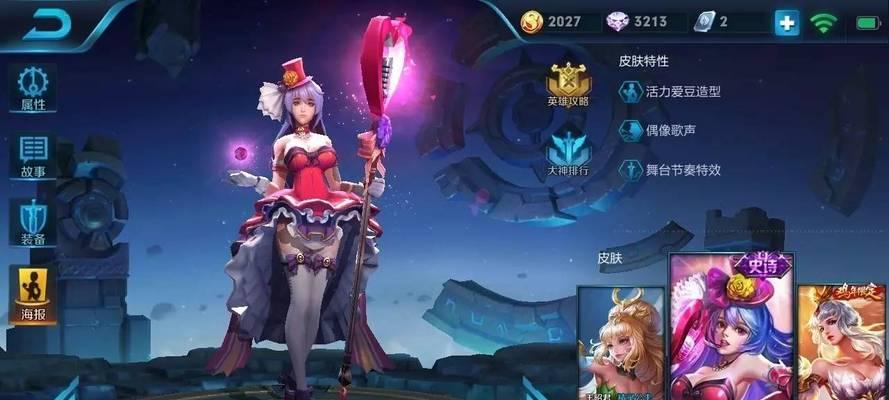Image resolution: width=889 pixels, height=400 pixels.
Task: Switch to the 故事 story tab
Action: tap(33, 155)
